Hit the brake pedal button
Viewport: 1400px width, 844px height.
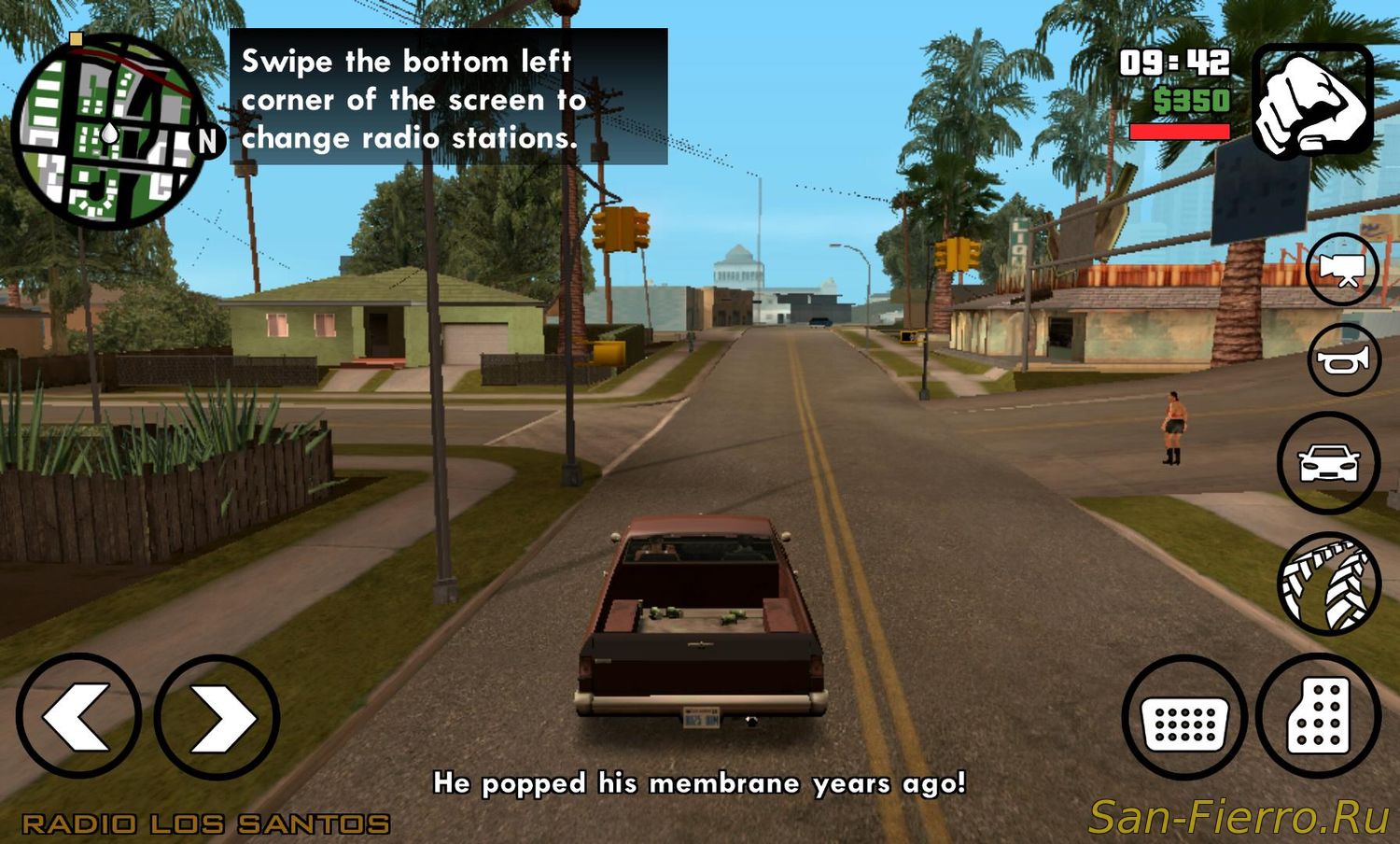[x=1184, y=717]
